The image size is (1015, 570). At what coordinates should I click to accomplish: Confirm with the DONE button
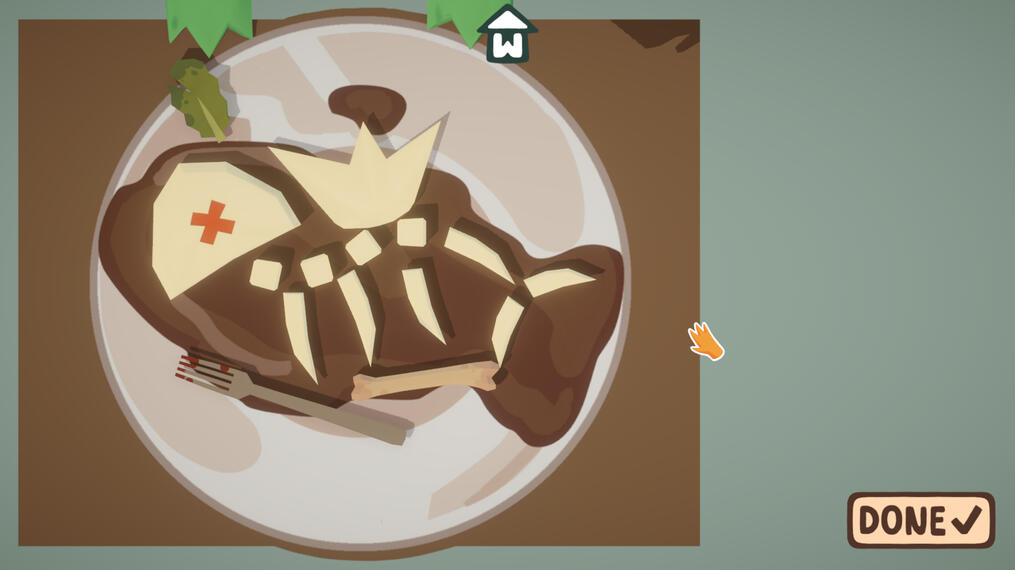point(920,520)
